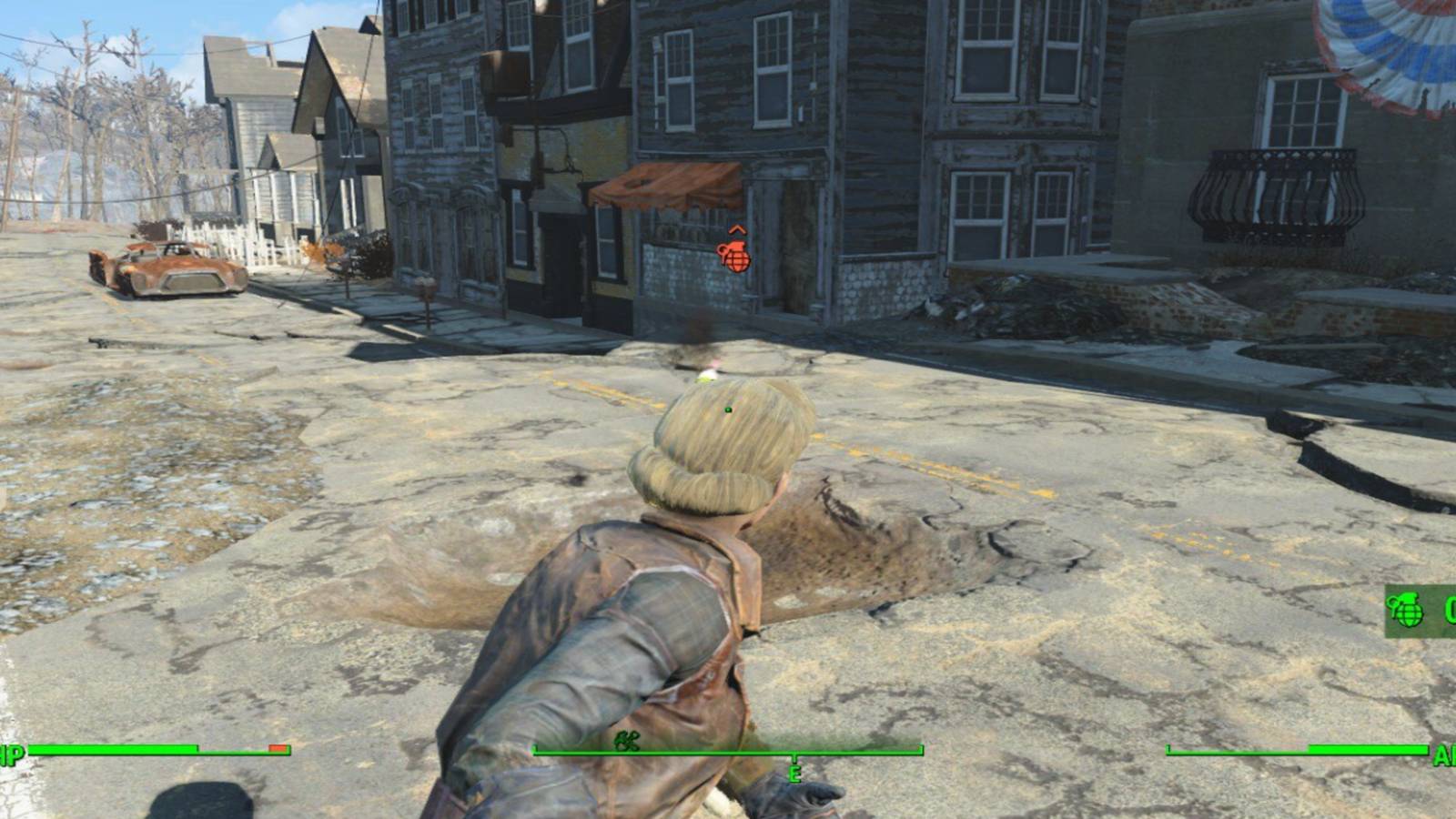This screenshot has height=819, width=1456.
Task: Click the red segment of the health bar
Action: pyautogui.click(x=278, y=749)
